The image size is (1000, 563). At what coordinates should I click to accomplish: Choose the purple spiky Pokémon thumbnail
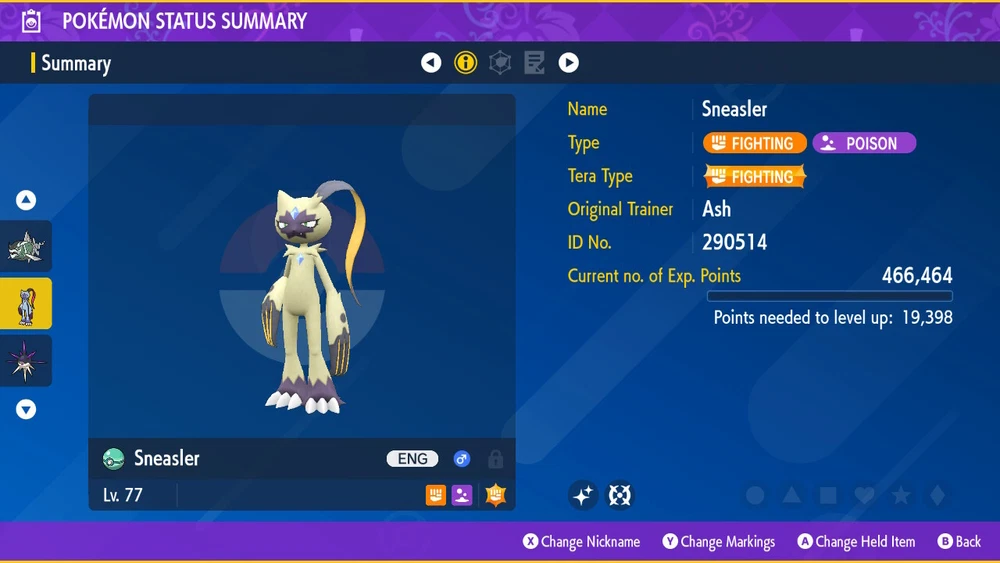point(26,361)
